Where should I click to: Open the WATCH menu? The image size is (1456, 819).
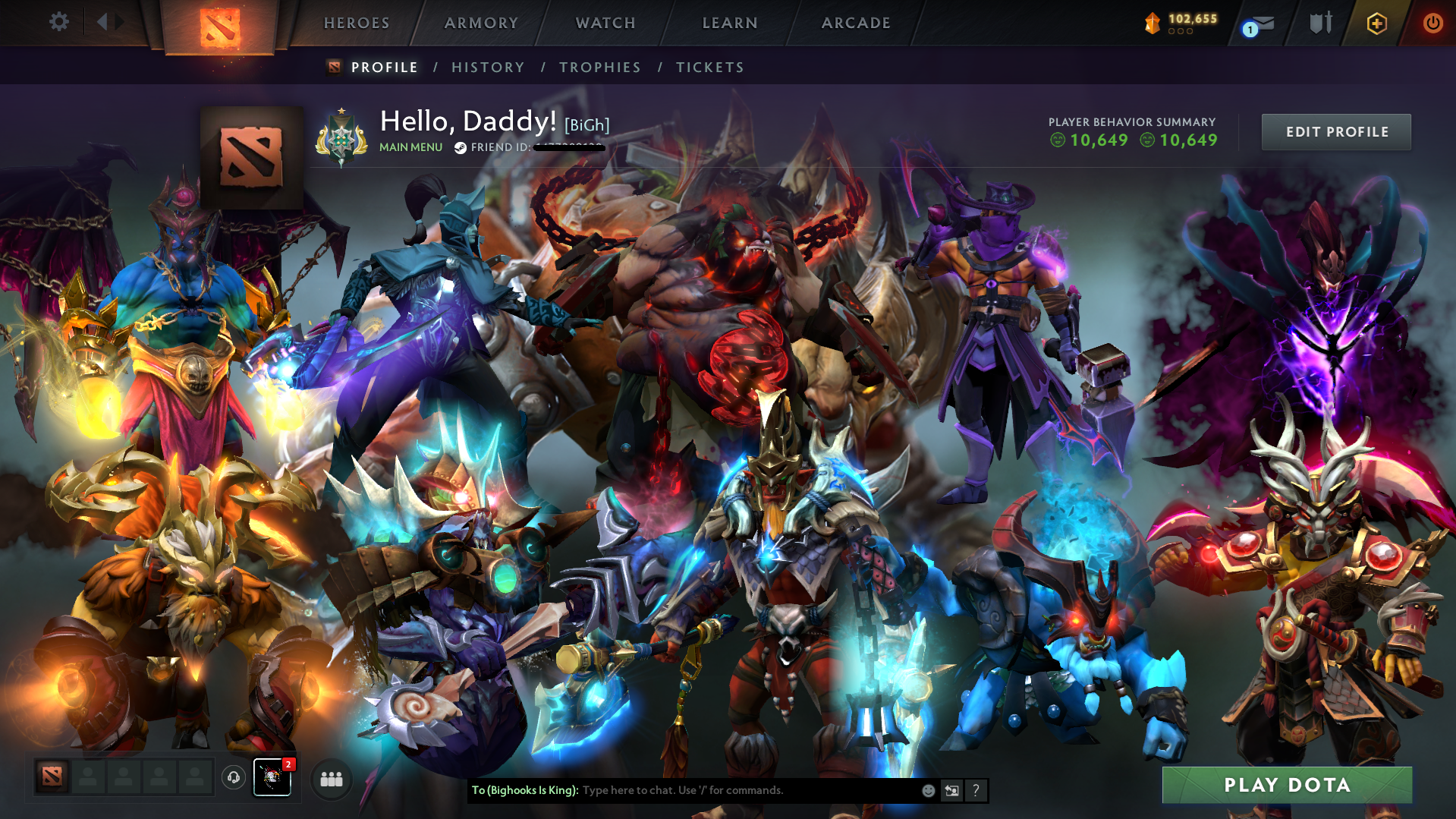point(605,23)
